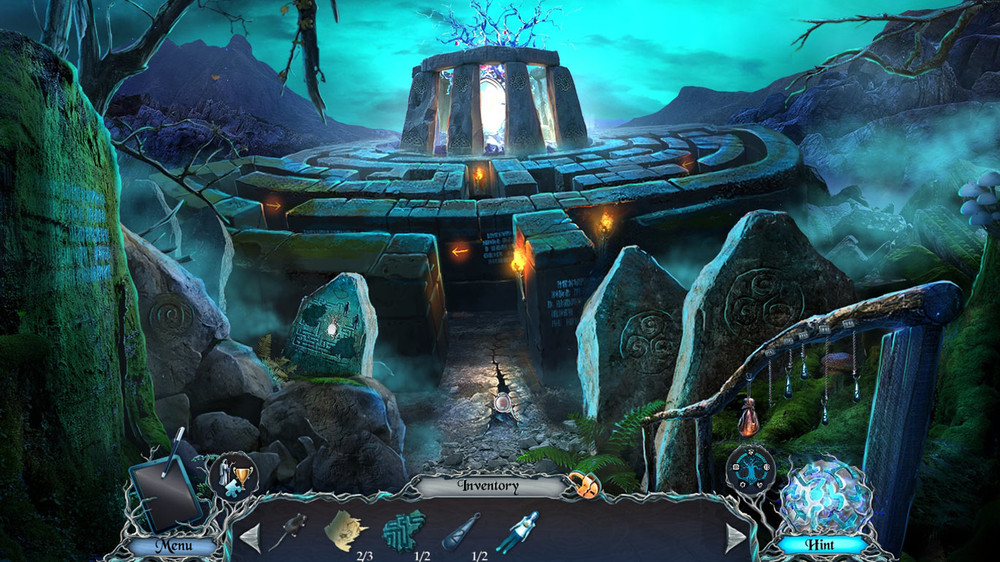
Task: Click the Inventory label plate
Action: click(x=490, y=486)
